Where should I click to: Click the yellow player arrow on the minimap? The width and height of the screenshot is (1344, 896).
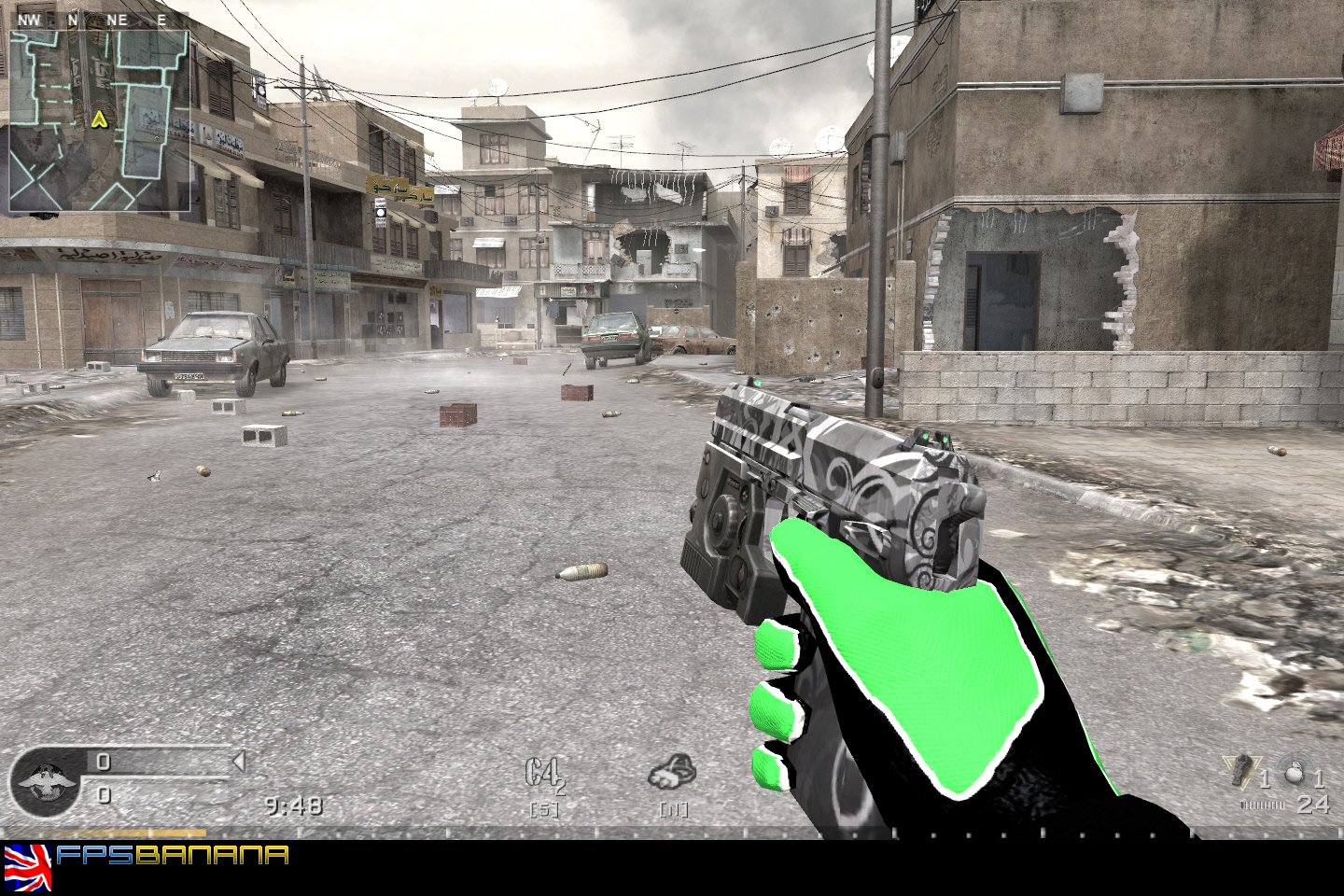coord(100,119)
